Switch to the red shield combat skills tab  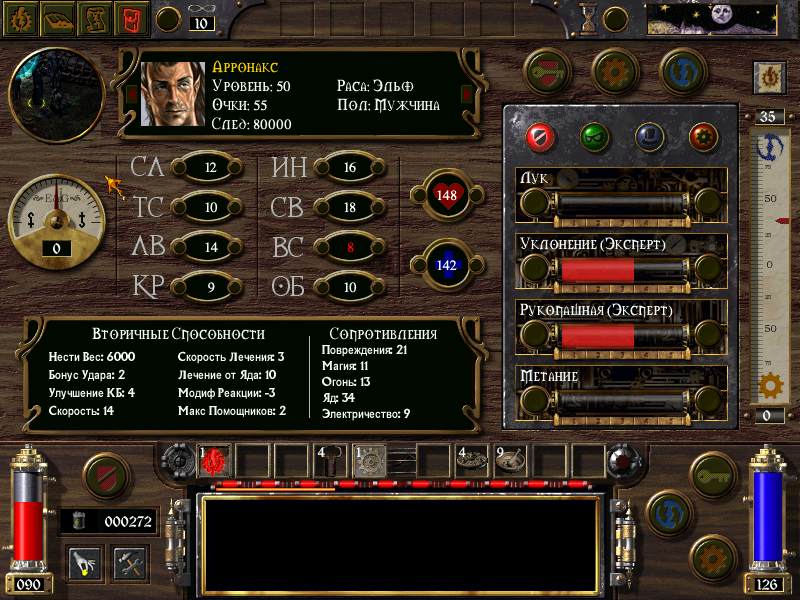[539, 137]
